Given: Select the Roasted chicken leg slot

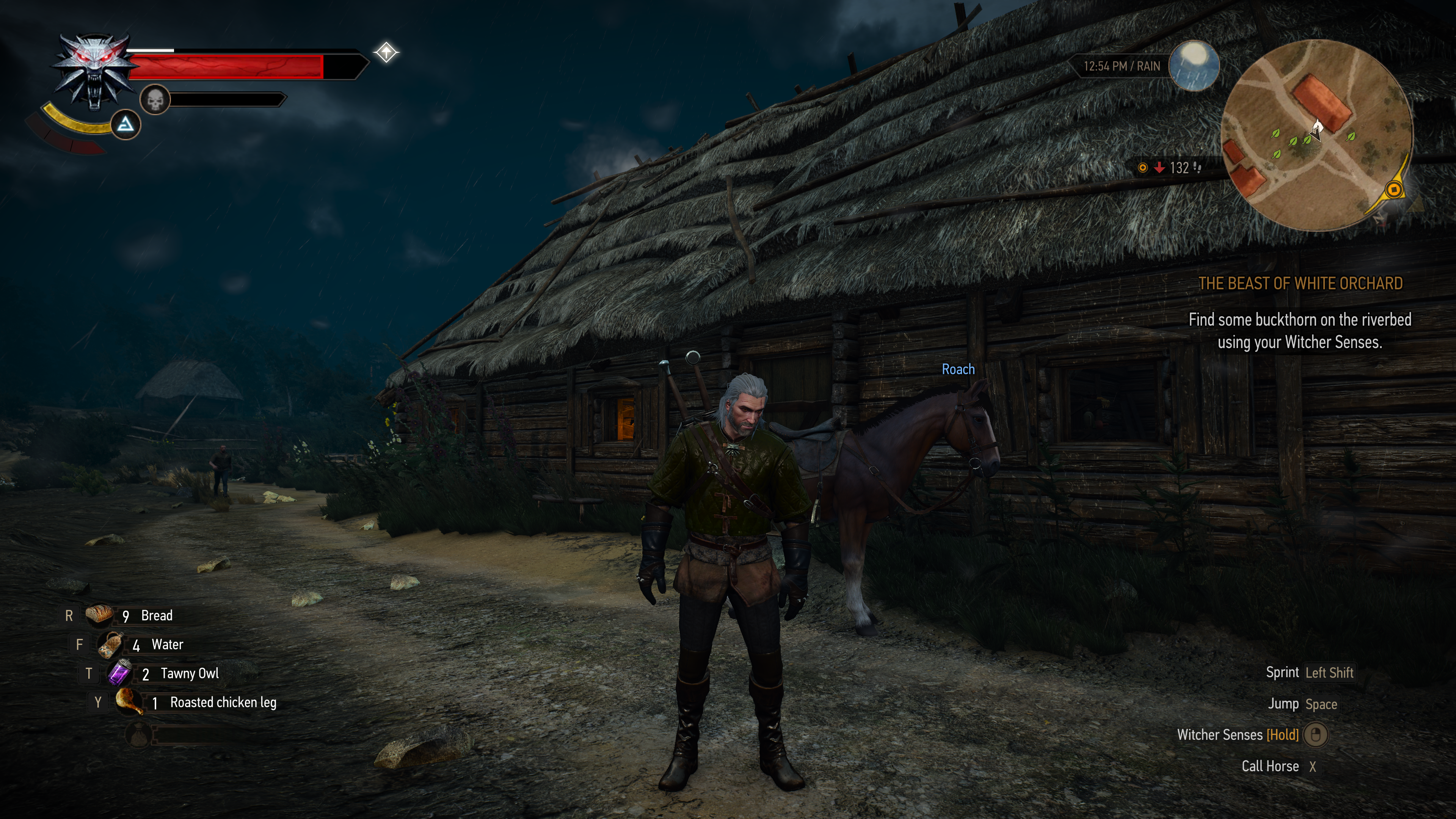Looking at the screenshot, I should (x=129, y=702).
